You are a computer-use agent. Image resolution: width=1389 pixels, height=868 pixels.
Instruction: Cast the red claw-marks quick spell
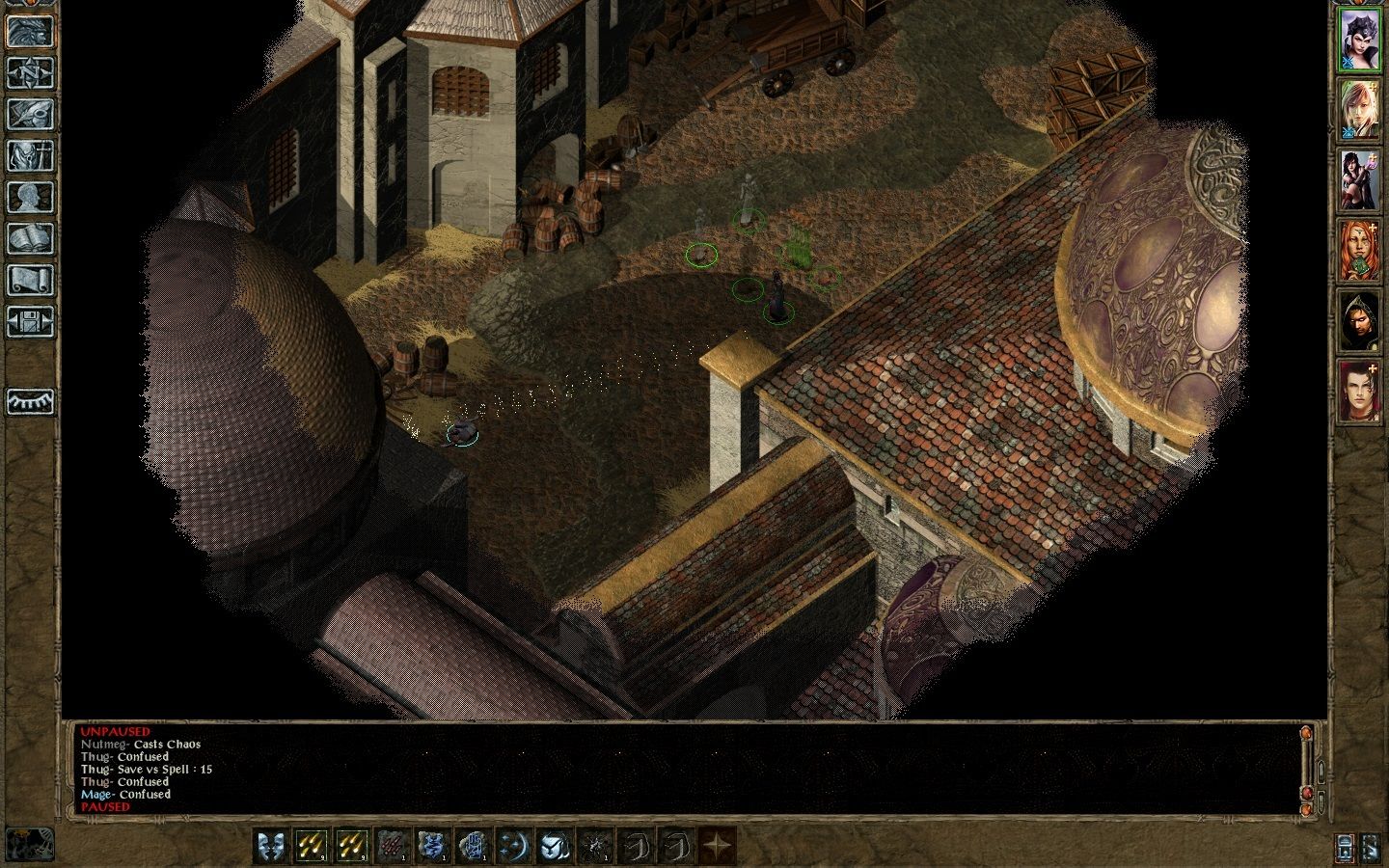coord(391,846)
